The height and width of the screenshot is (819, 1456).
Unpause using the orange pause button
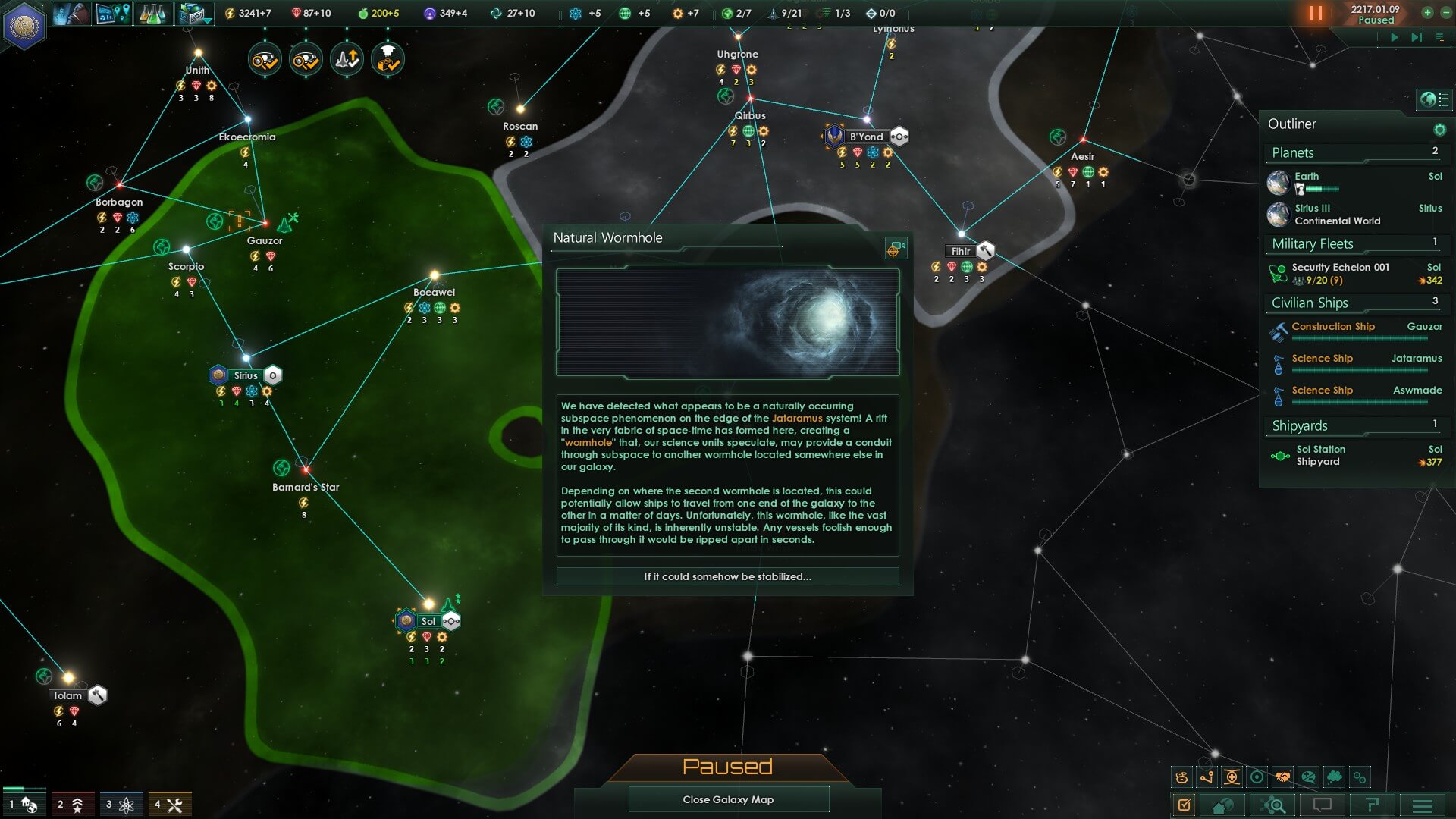pos(1315,14)
